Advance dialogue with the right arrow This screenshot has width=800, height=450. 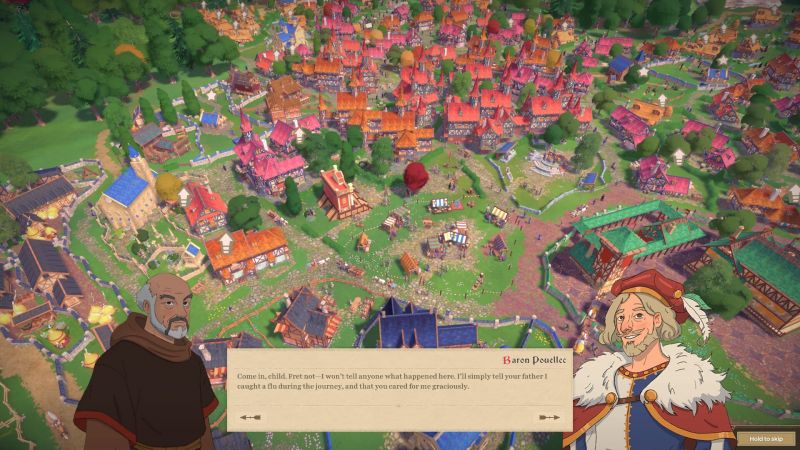pyautogui.click(x=549, y=417)
